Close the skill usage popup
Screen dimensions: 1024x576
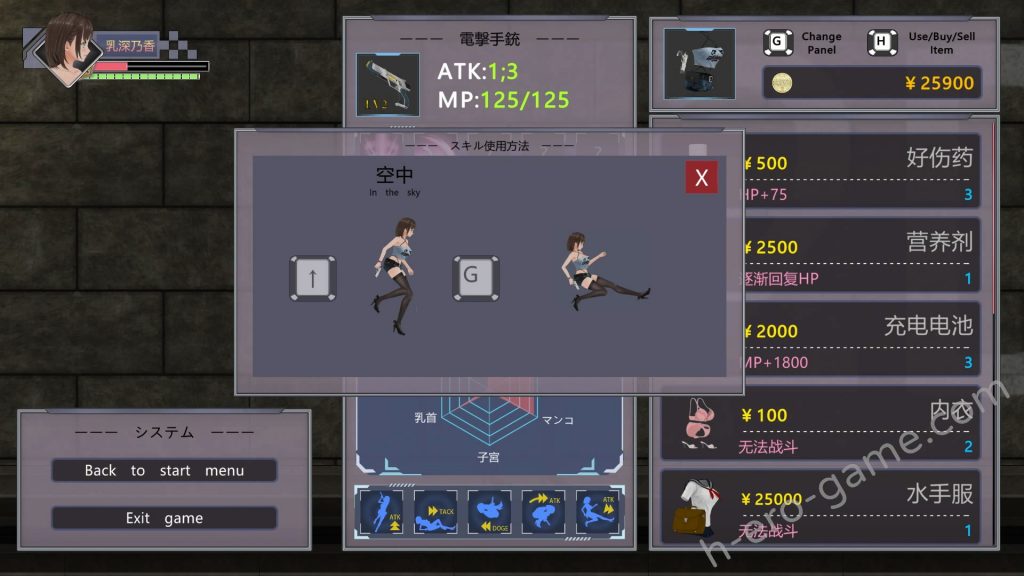coord(701,178)
